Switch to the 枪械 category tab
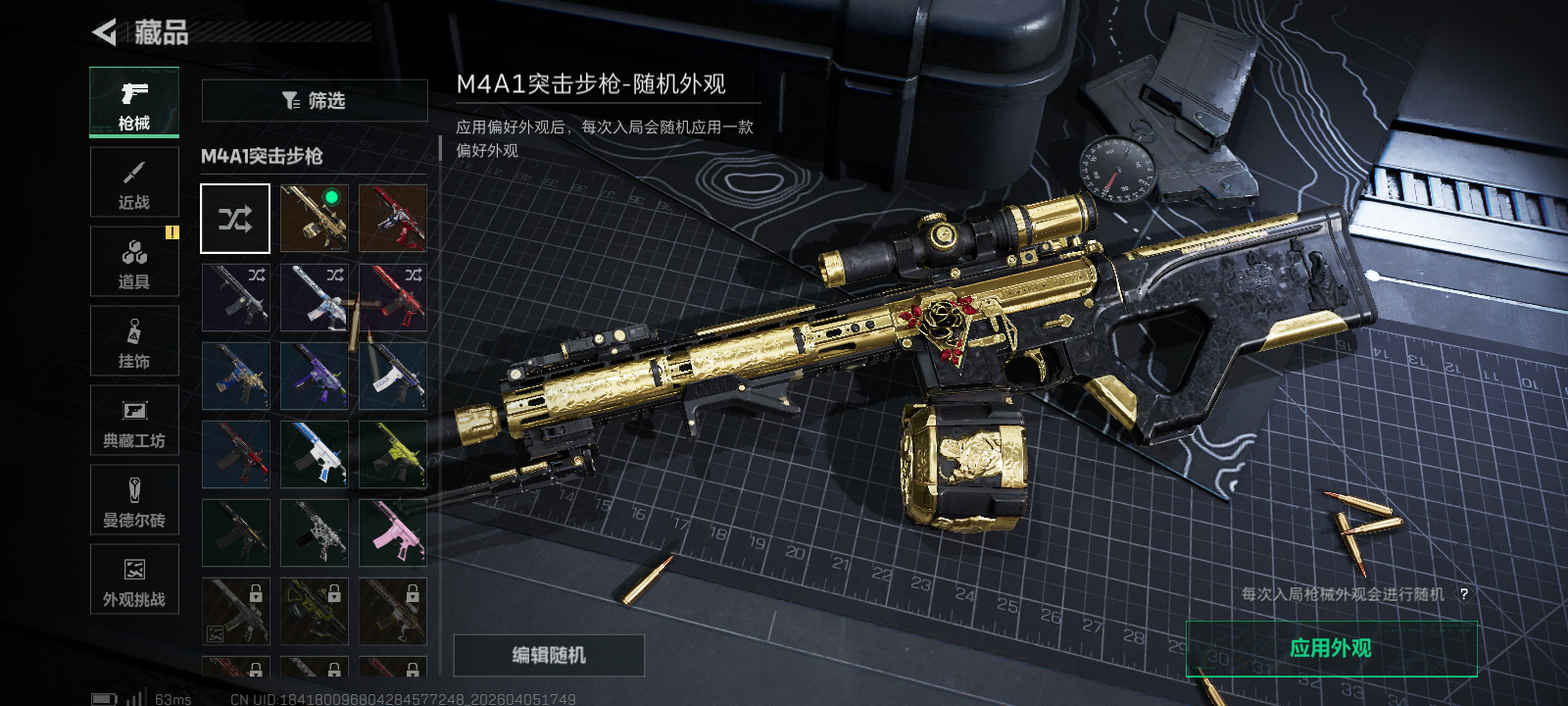Viewport: 1568px width, 706px height. pyautogui.click(x=134, y=102)
